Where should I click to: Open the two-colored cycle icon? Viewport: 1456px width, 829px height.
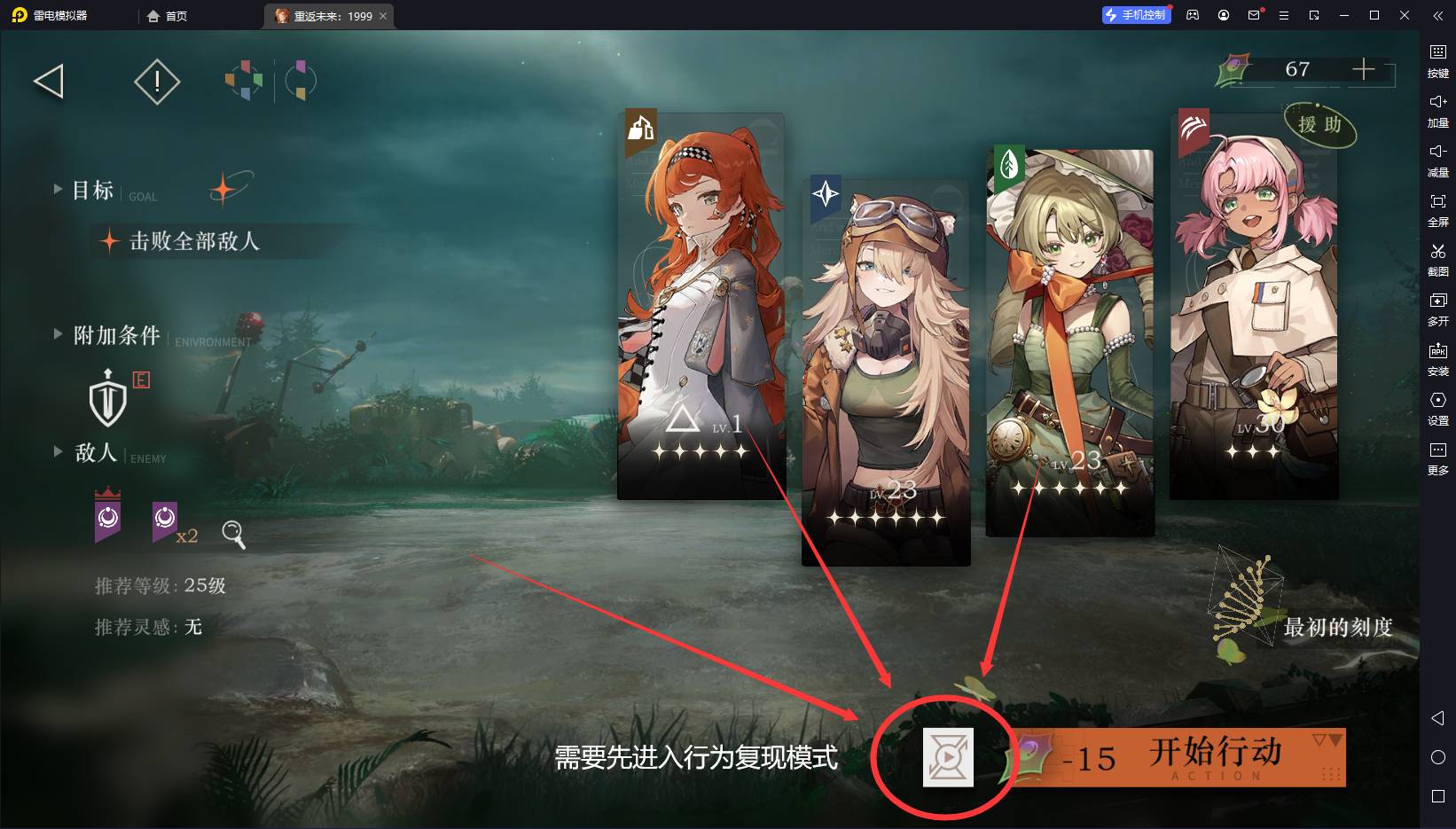click(x=301, y=81)
